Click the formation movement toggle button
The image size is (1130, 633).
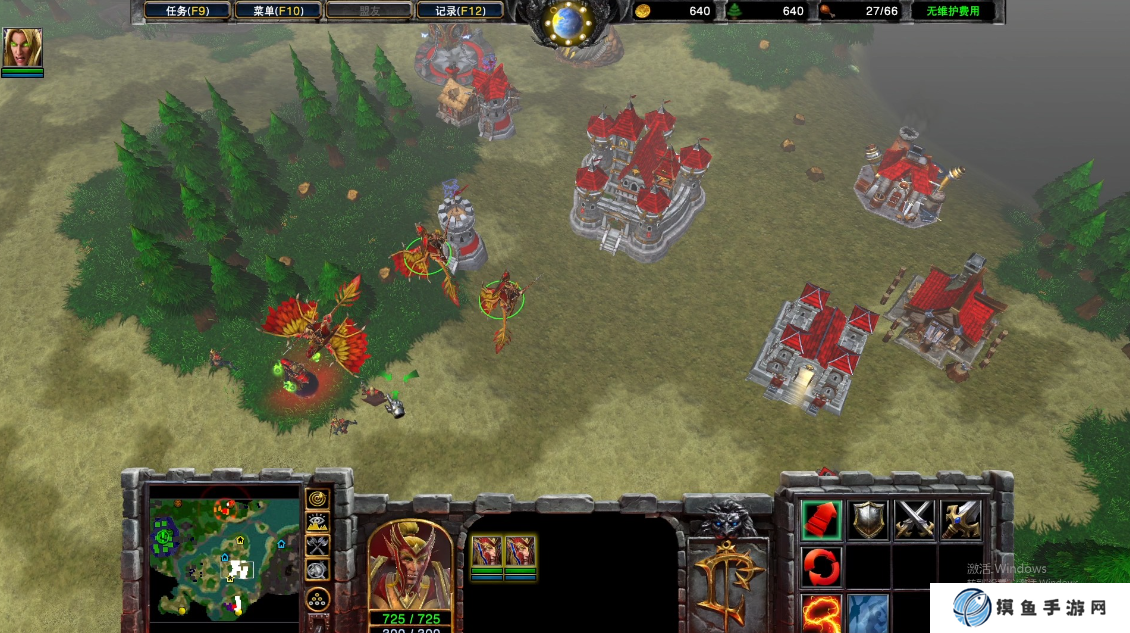(x=318, y=600)
